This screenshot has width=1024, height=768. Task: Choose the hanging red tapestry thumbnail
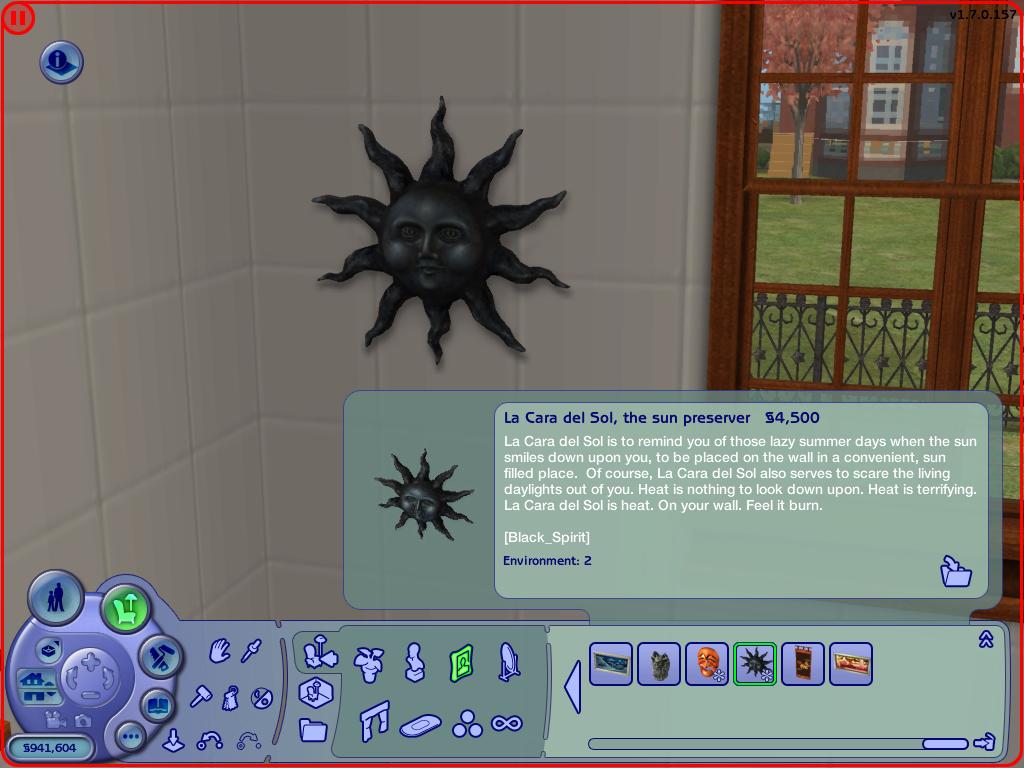pos(803,663)
